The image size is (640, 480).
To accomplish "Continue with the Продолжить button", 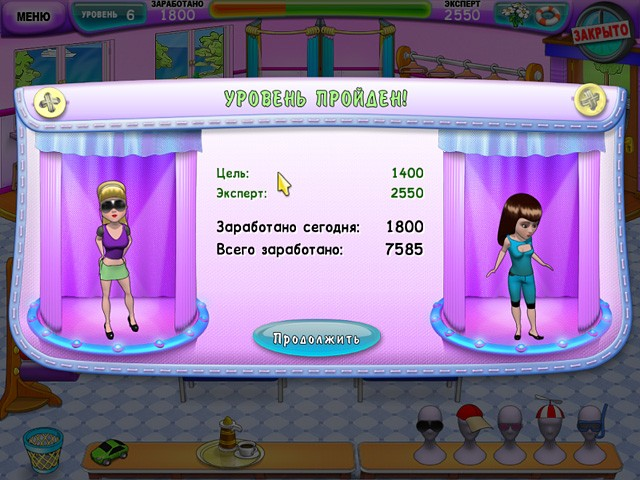I will point(316,337).
